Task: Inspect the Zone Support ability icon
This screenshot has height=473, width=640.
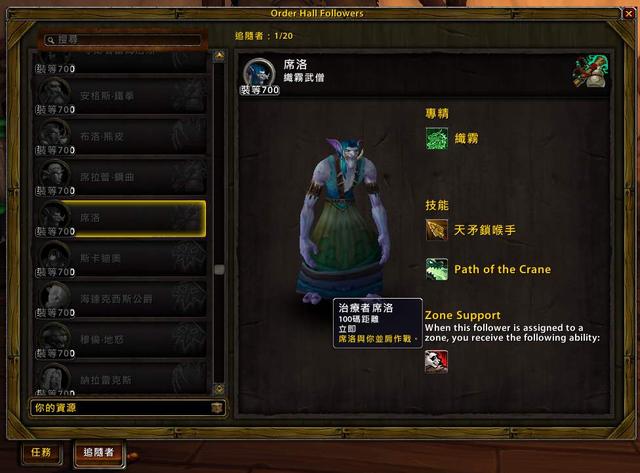Action: coord(436,361)
